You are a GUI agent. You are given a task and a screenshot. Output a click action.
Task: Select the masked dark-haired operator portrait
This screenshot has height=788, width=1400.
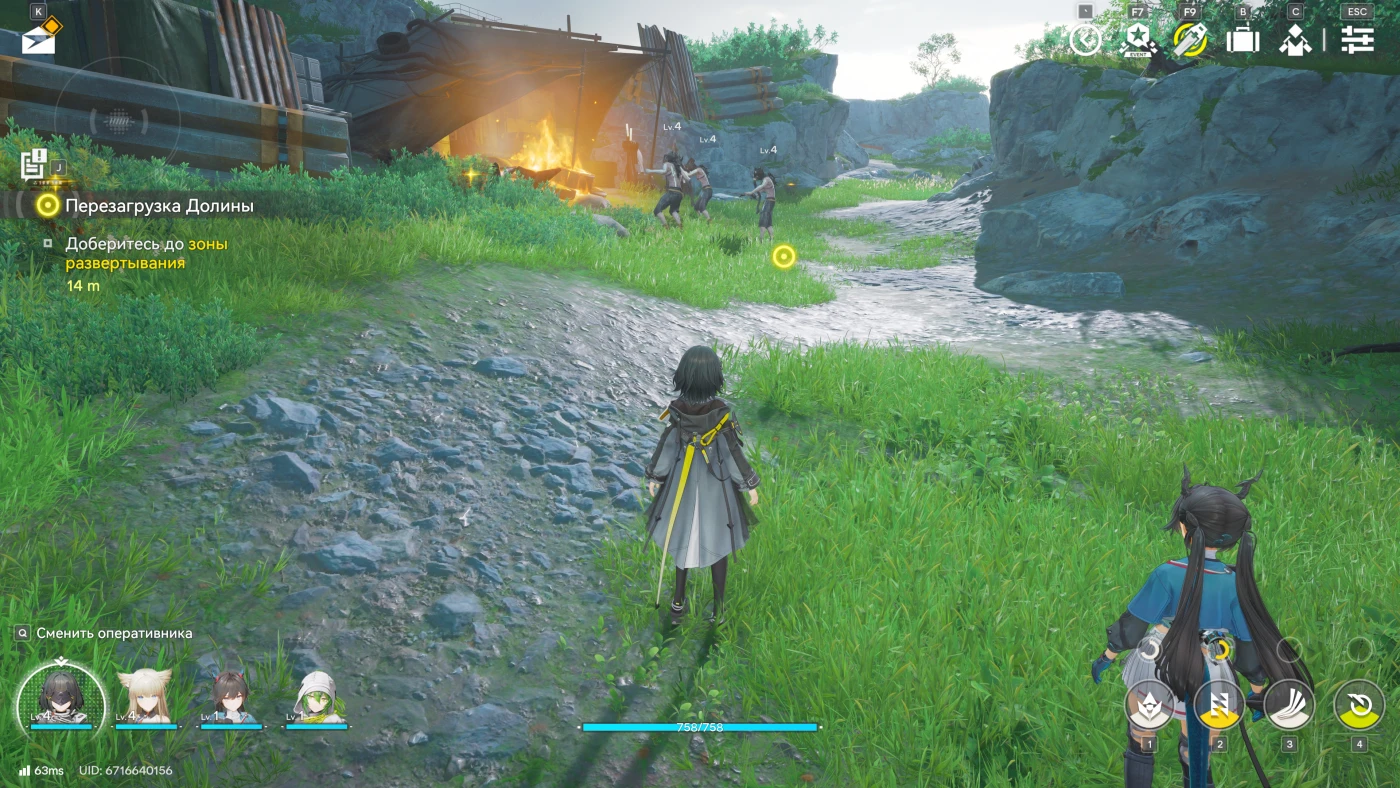click(x=61, y=697)
